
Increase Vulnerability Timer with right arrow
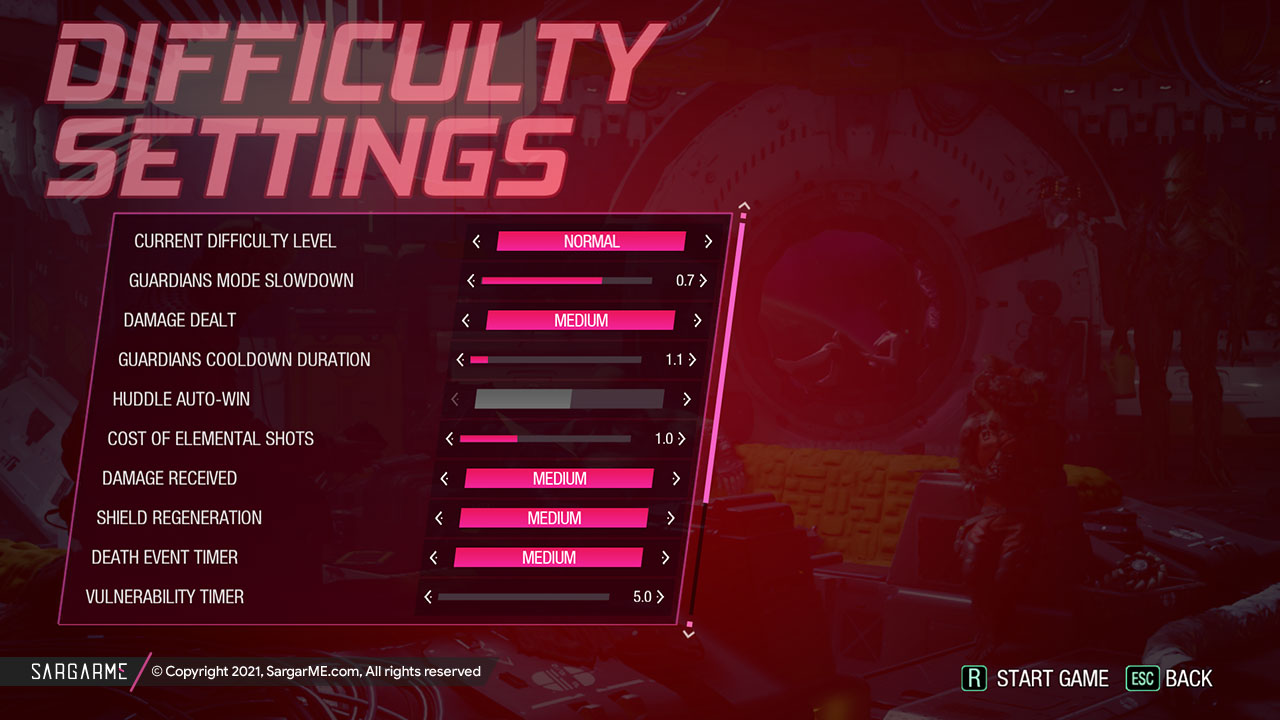pyautogui.click(x=660, y=597)
